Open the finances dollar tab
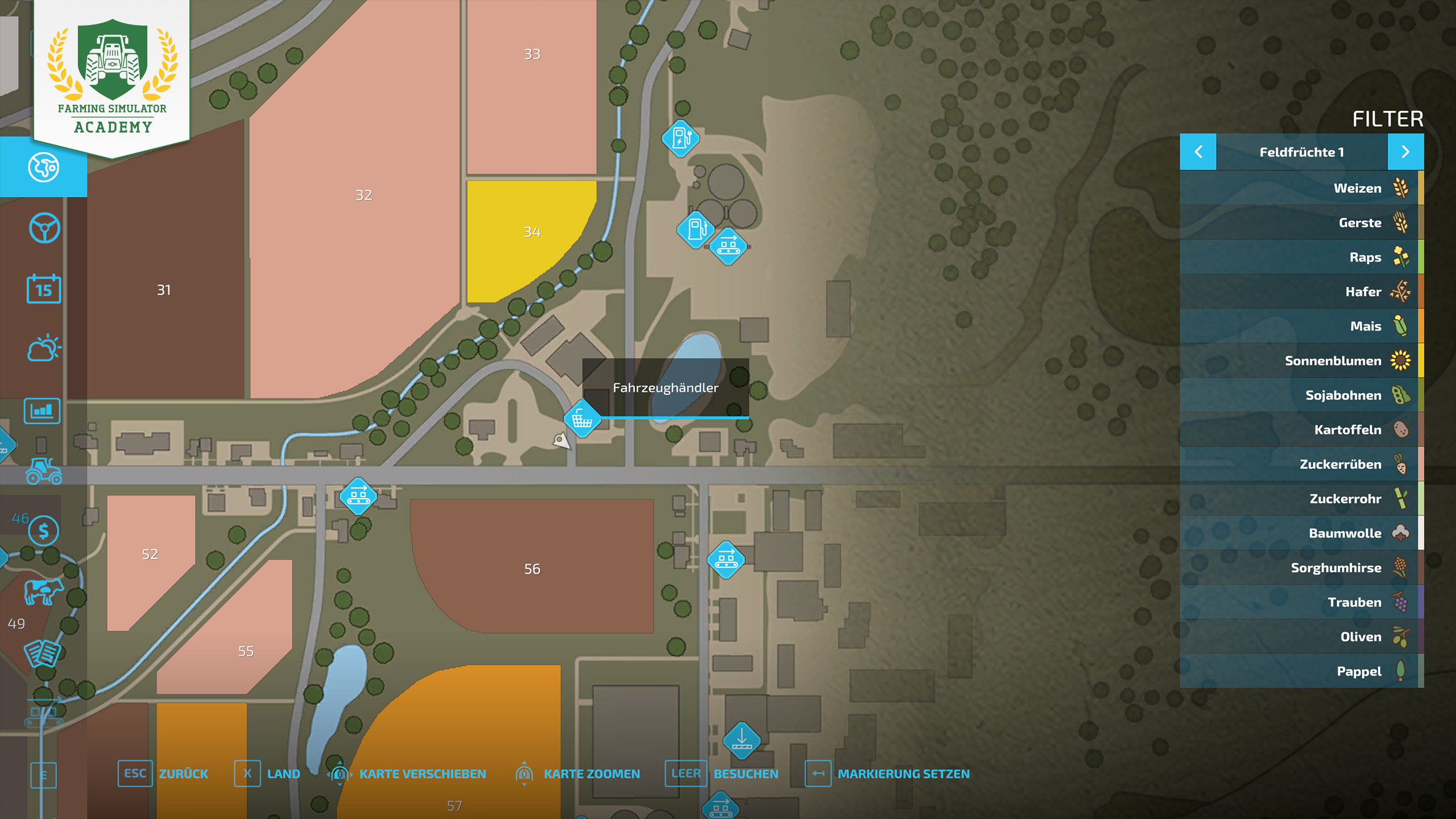The height and width of the screenshot is (819, 1456). [44, 531]
